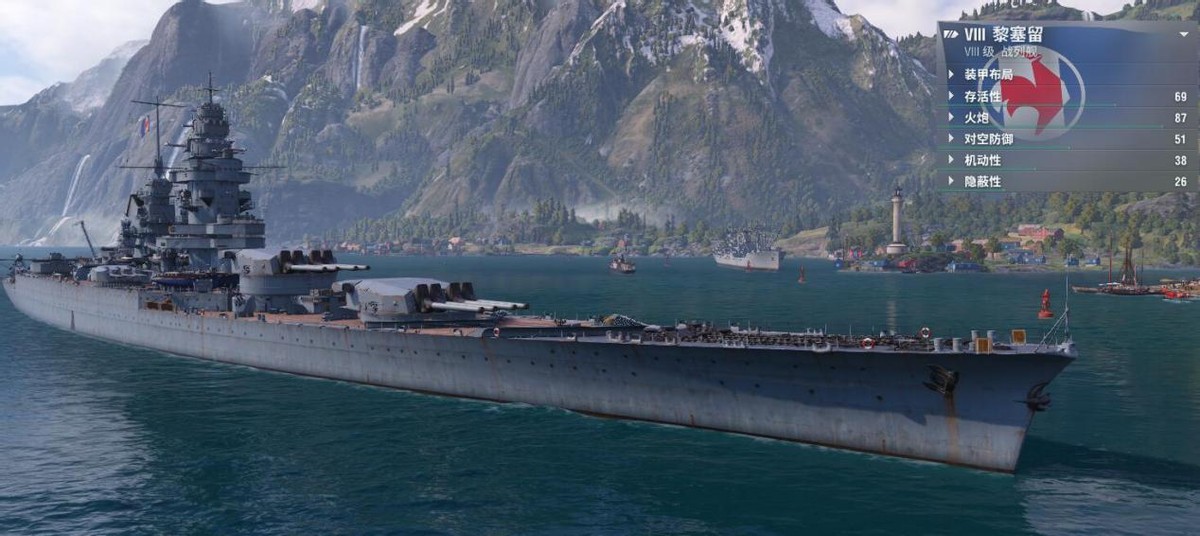Open the 火炮 artillery details
Viewport: 1200px width, 536px height.
click(x=975, y=118)
